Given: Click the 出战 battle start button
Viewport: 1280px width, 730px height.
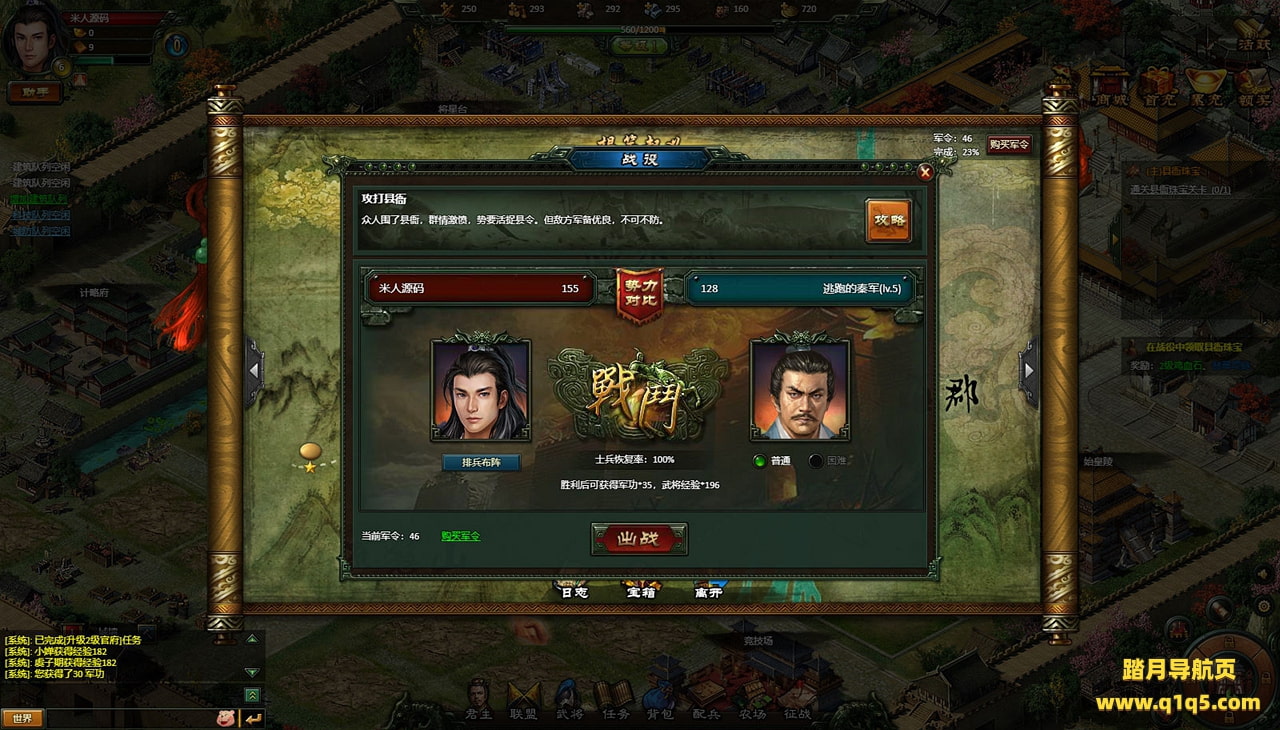Looking at the screenshot, I should [x=639, y=539].
